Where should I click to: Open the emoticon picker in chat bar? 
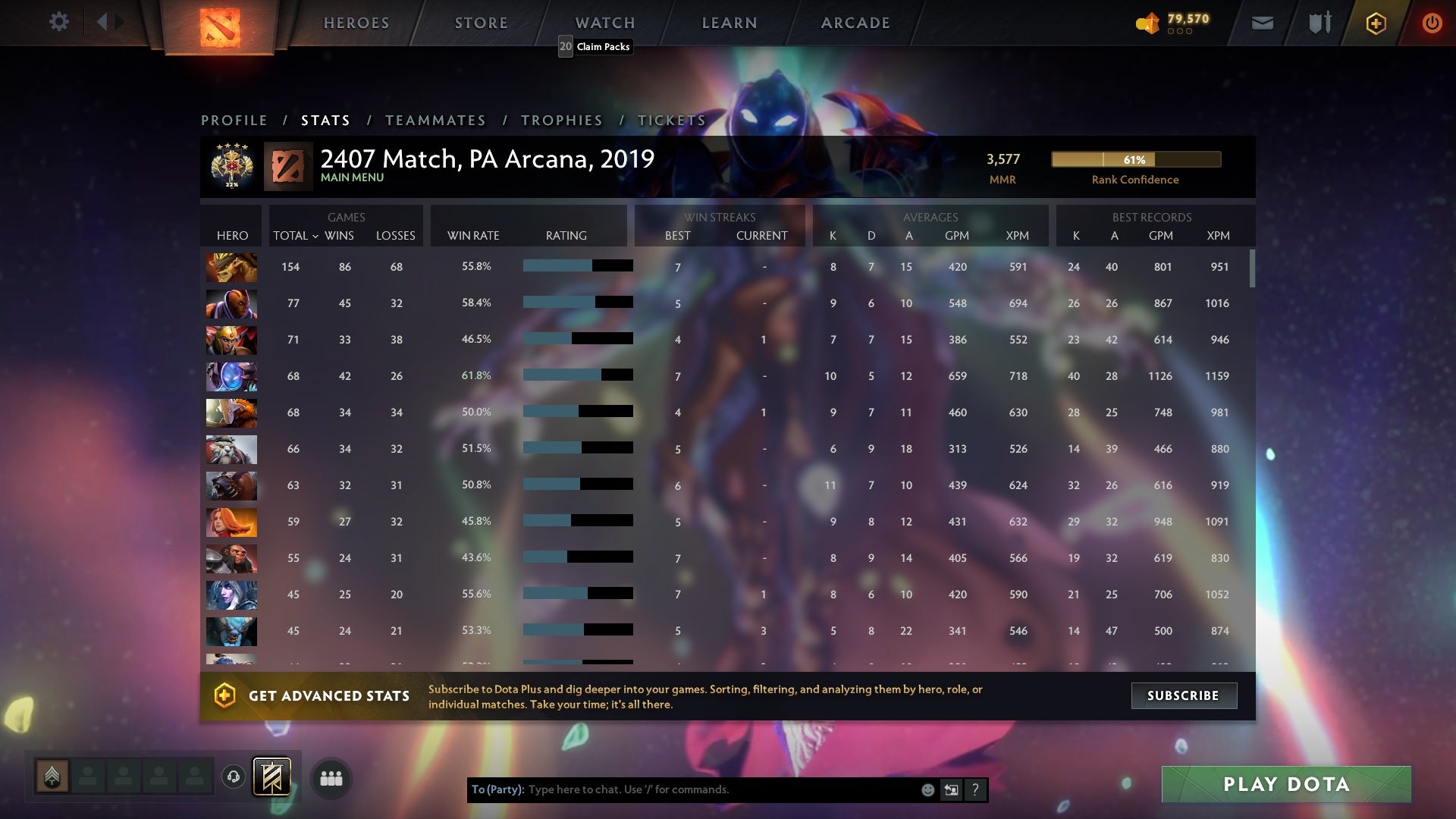927,789
